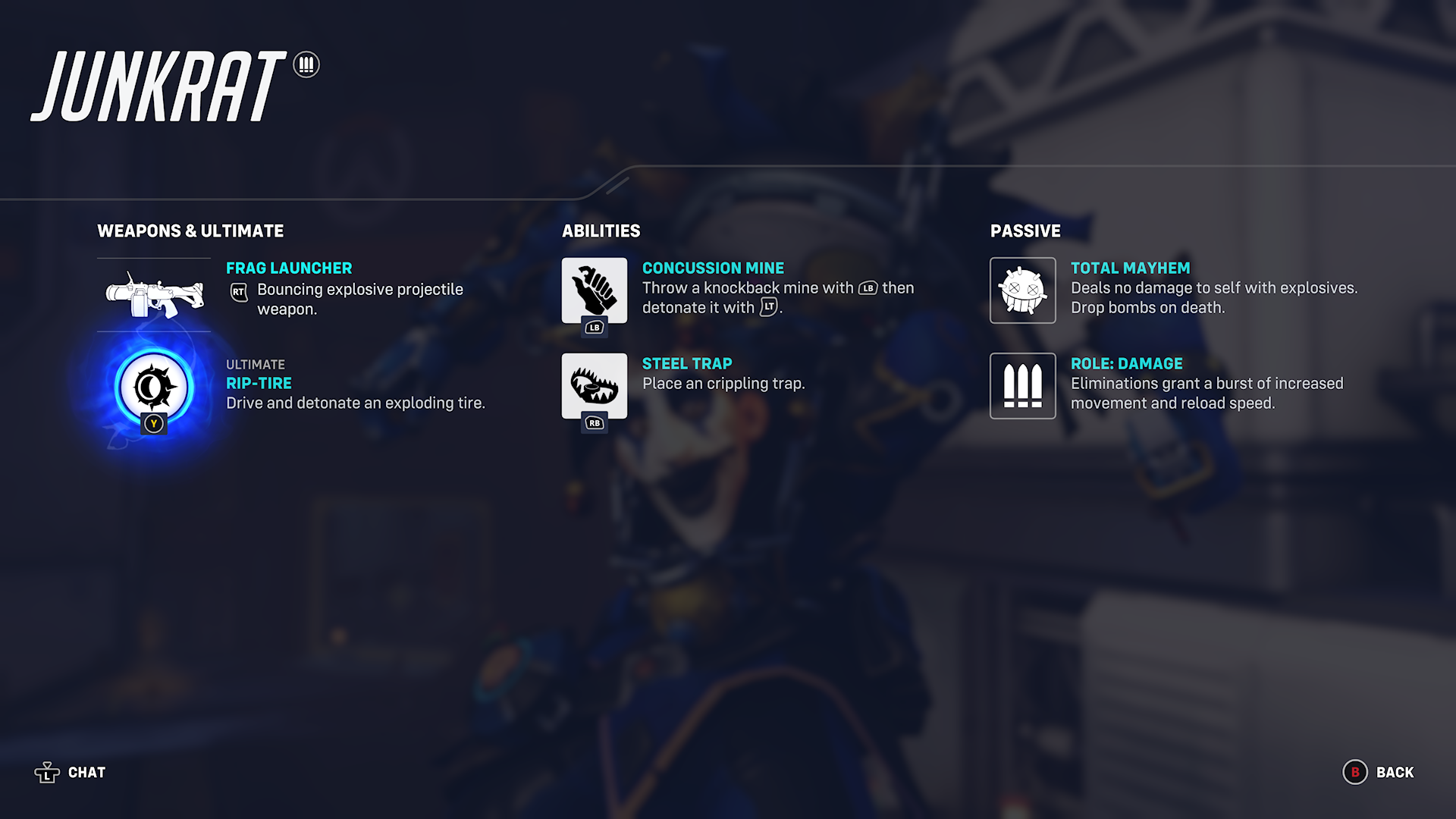Click the Y button badge under Rip-Tire
This screenshot has height=819, width=1456.
click(x=154, y=423)
